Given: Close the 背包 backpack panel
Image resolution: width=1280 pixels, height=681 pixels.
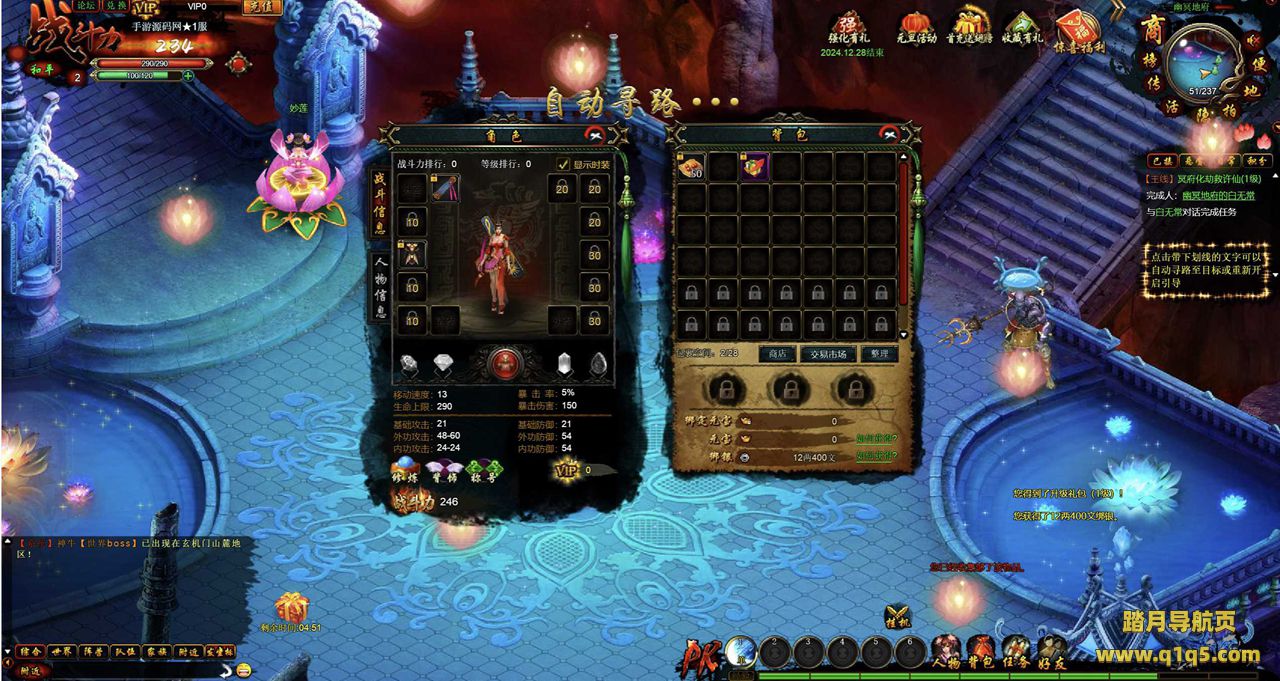Looking at the screenshot, I should pos(889,134).
